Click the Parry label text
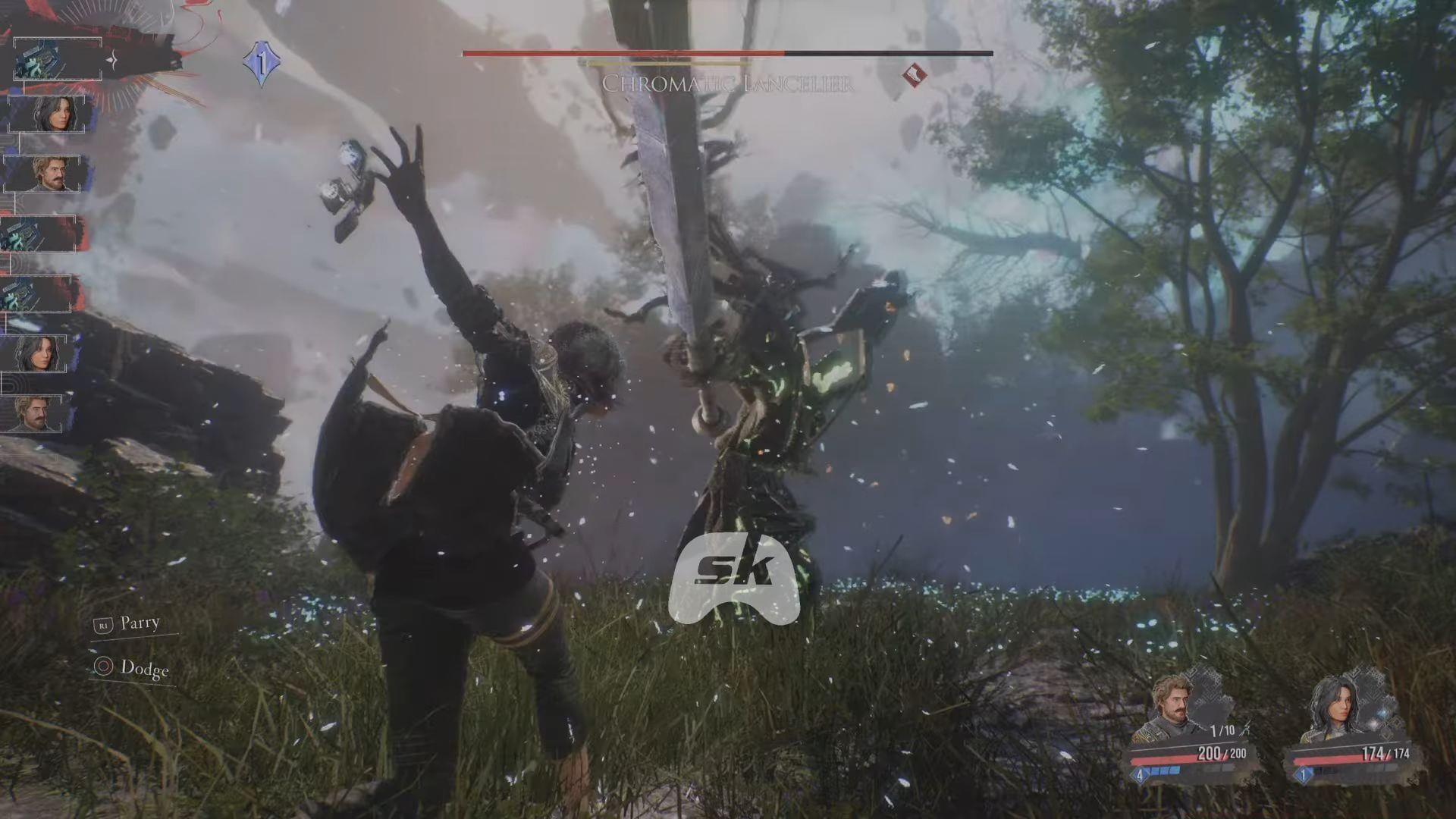Screen dimensions: 1456x819 [x=140, y=623]
